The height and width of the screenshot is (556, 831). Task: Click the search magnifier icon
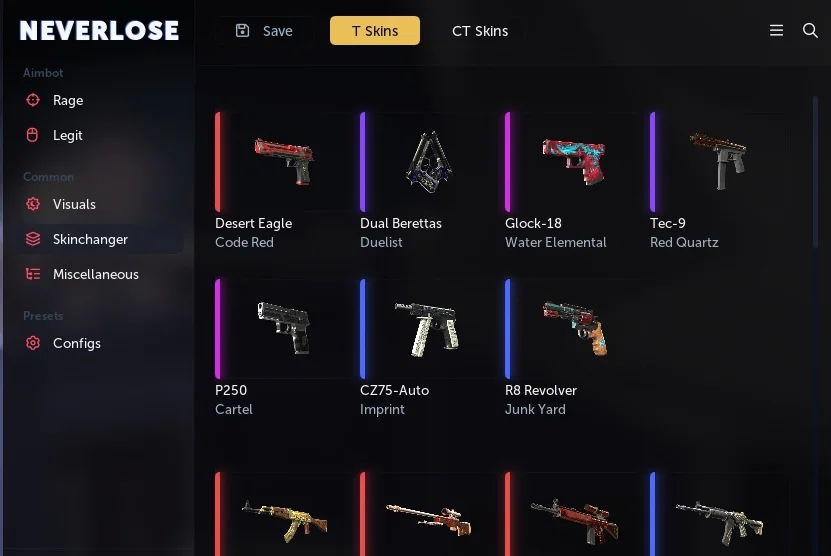pos(811,31)
